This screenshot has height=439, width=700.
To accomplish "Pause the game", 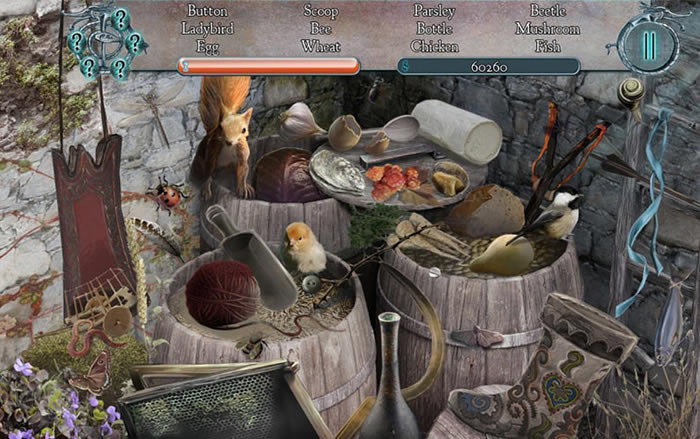I will (x=649, y=46).
